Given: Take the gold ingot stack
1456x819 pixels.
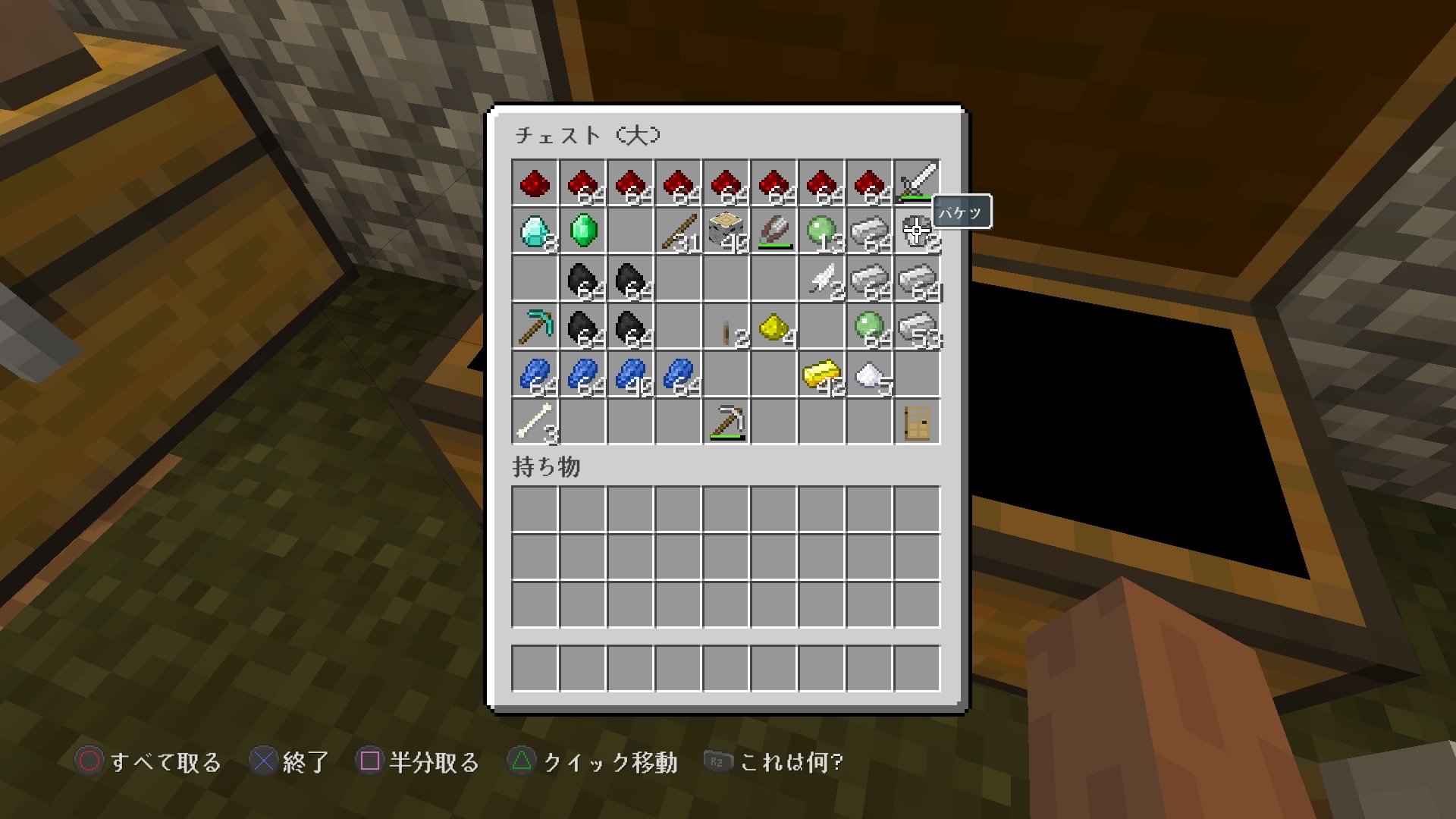Looking at the screenshot, I should point(821,374).
